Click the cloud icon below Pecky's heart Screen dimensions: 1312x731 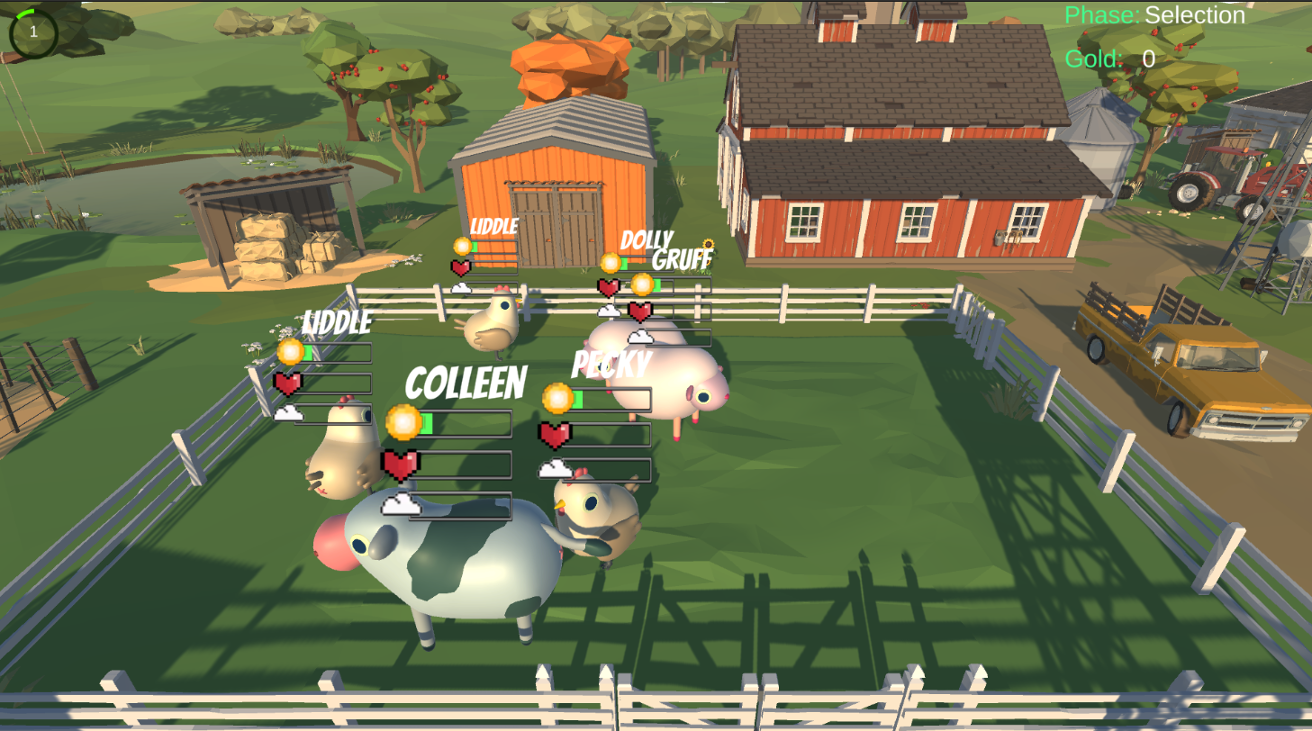pos(555,468)
